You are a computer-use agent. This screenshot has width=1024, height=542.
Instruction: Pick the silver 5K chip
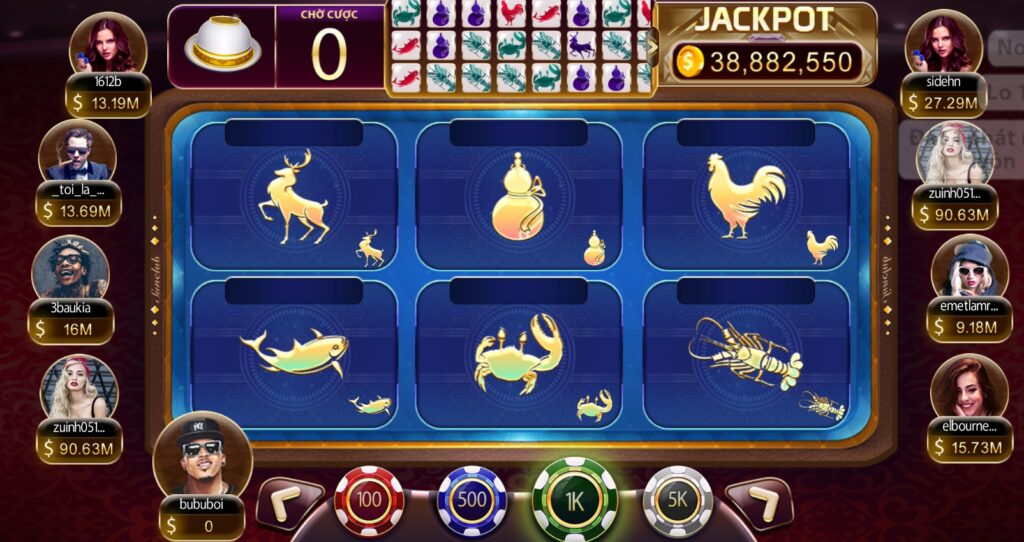(x=677, y=499)
